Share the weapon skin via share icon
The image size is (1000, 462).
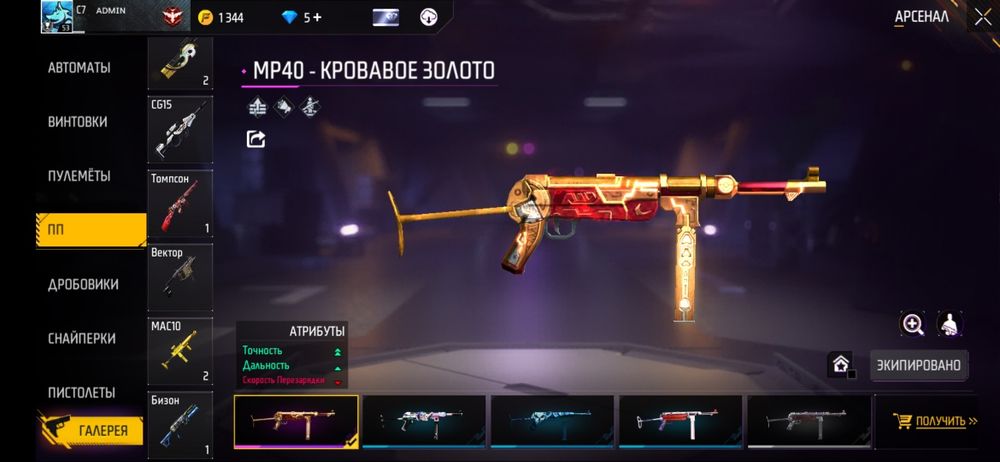point(256,139)
